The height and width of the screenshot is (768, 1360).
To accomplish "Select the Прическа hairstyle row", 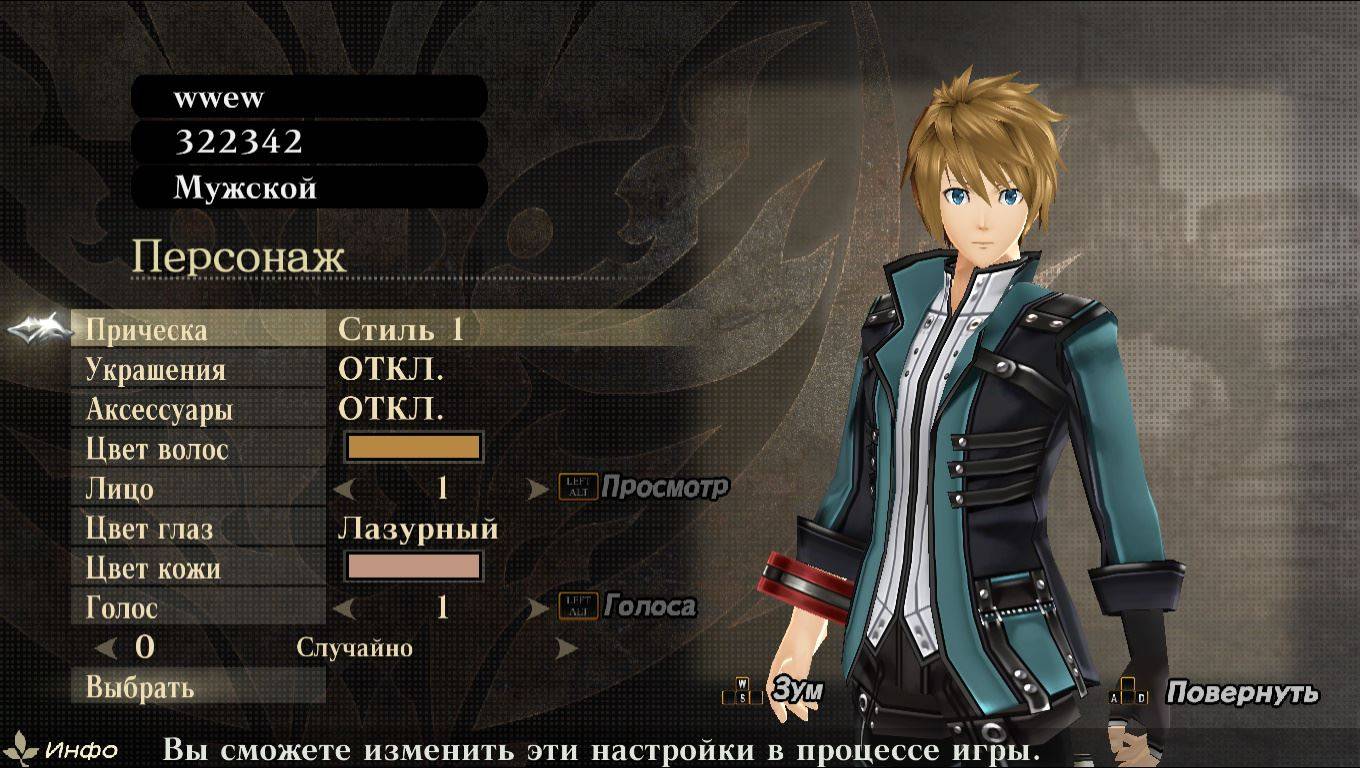I will 147,329.
